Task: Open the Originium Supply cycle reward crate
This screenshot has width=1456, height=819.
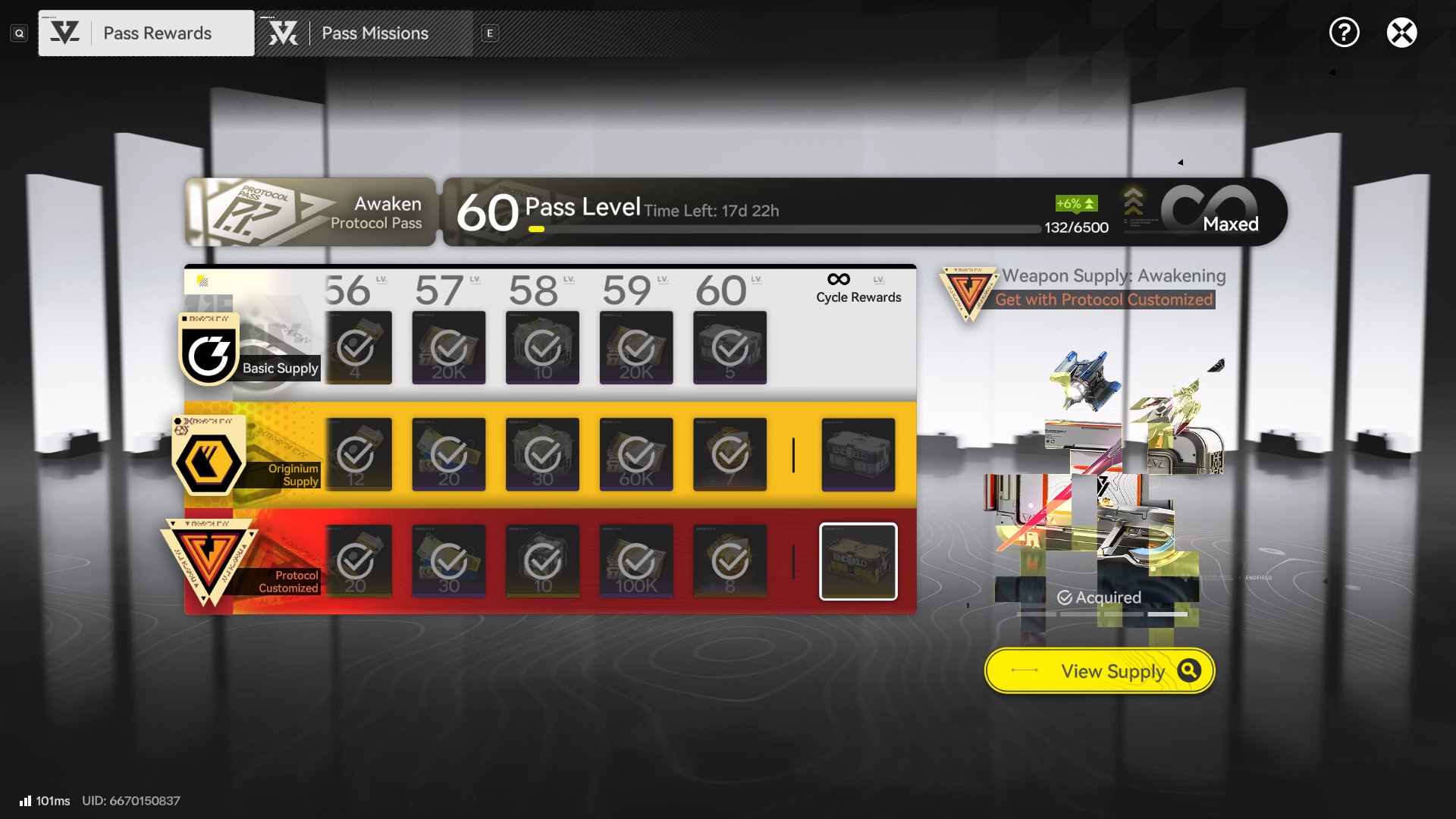Action: pyautogui.click(x=858, y=455)
